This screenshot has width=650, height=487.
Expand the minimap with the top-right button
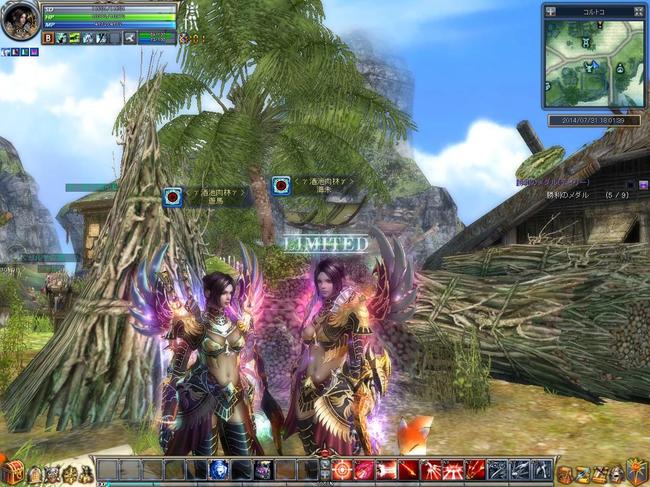[639, 11]
